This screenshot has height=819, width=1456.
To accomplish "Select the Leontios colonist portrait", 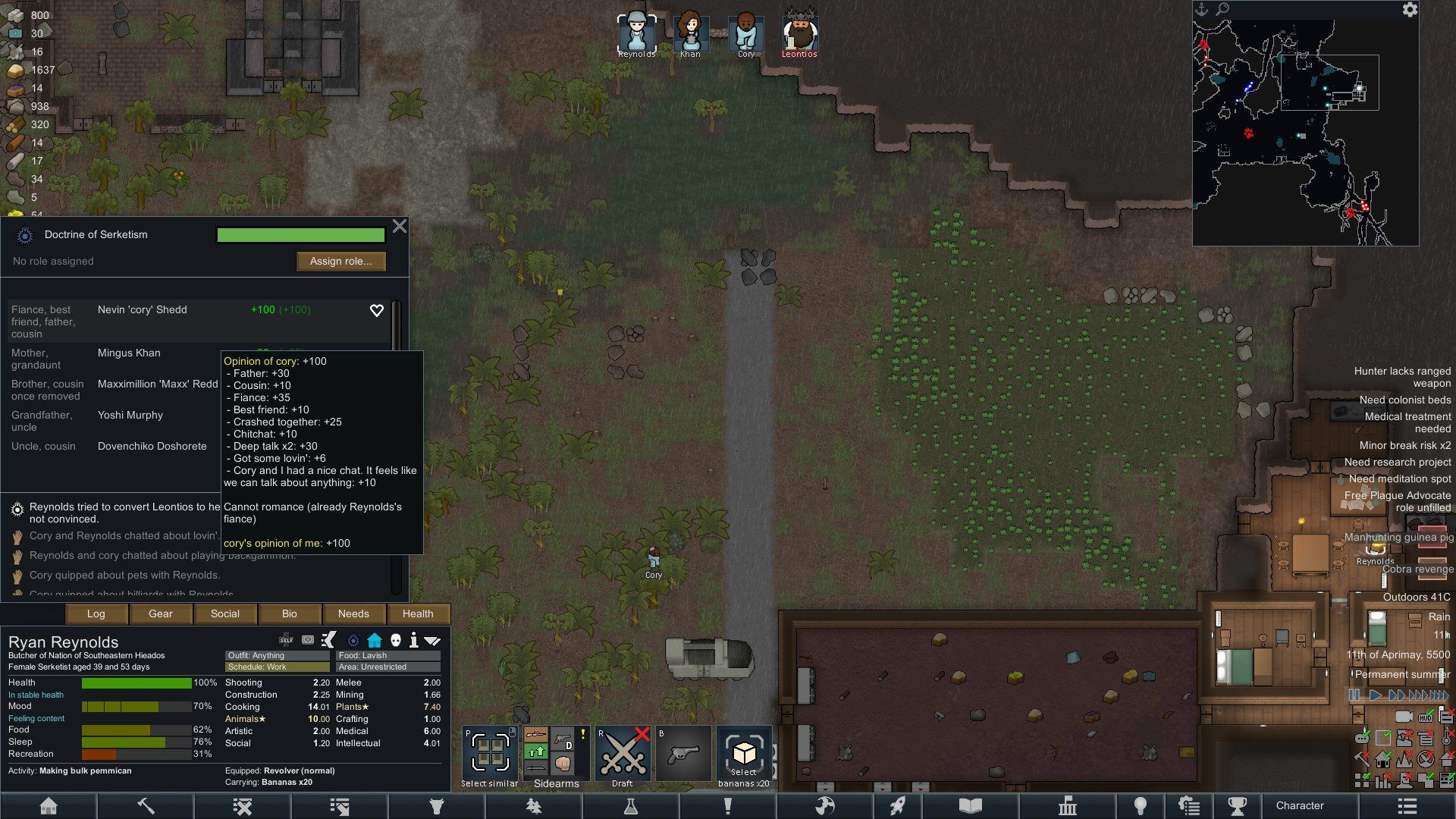I will [x=799, y=34].
